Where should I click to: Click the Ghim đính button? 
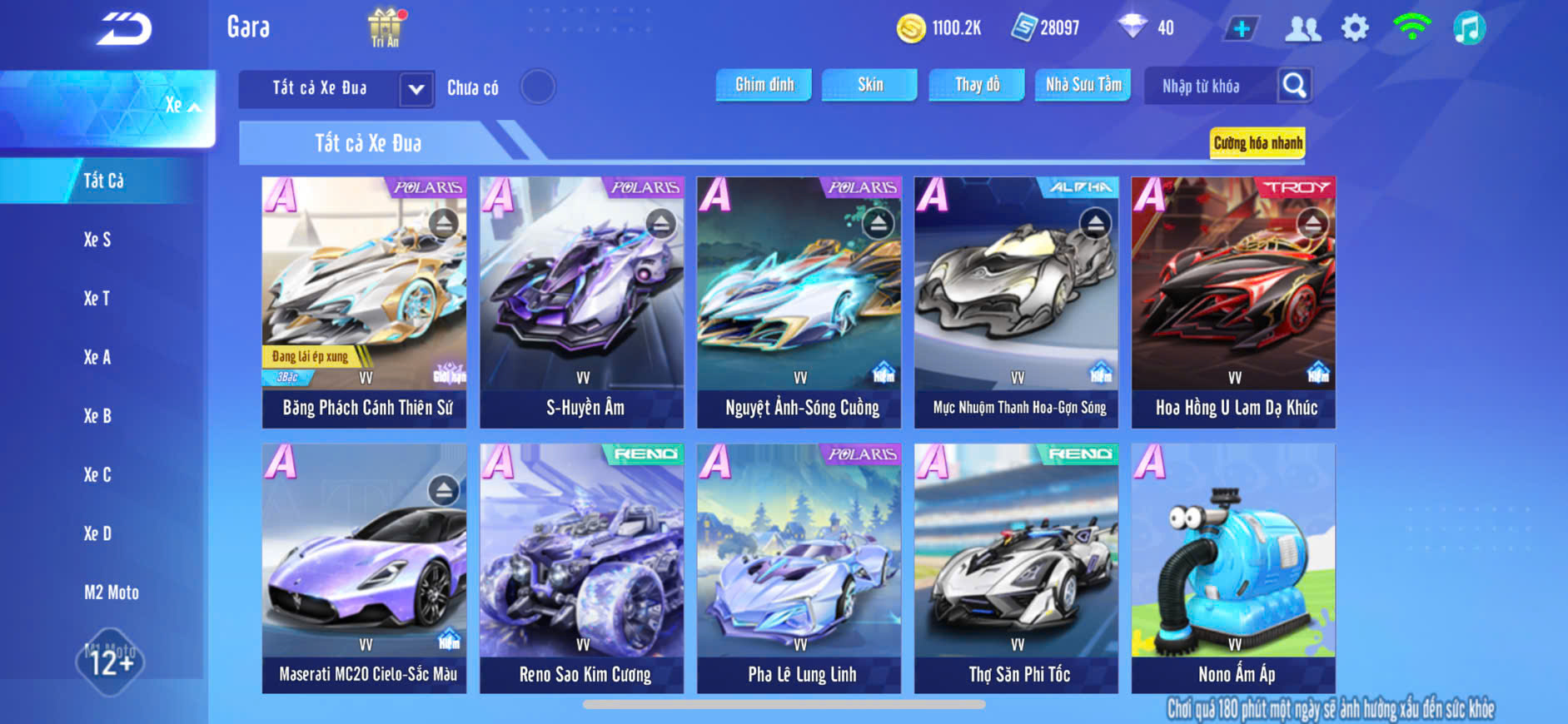pos(764,85)
